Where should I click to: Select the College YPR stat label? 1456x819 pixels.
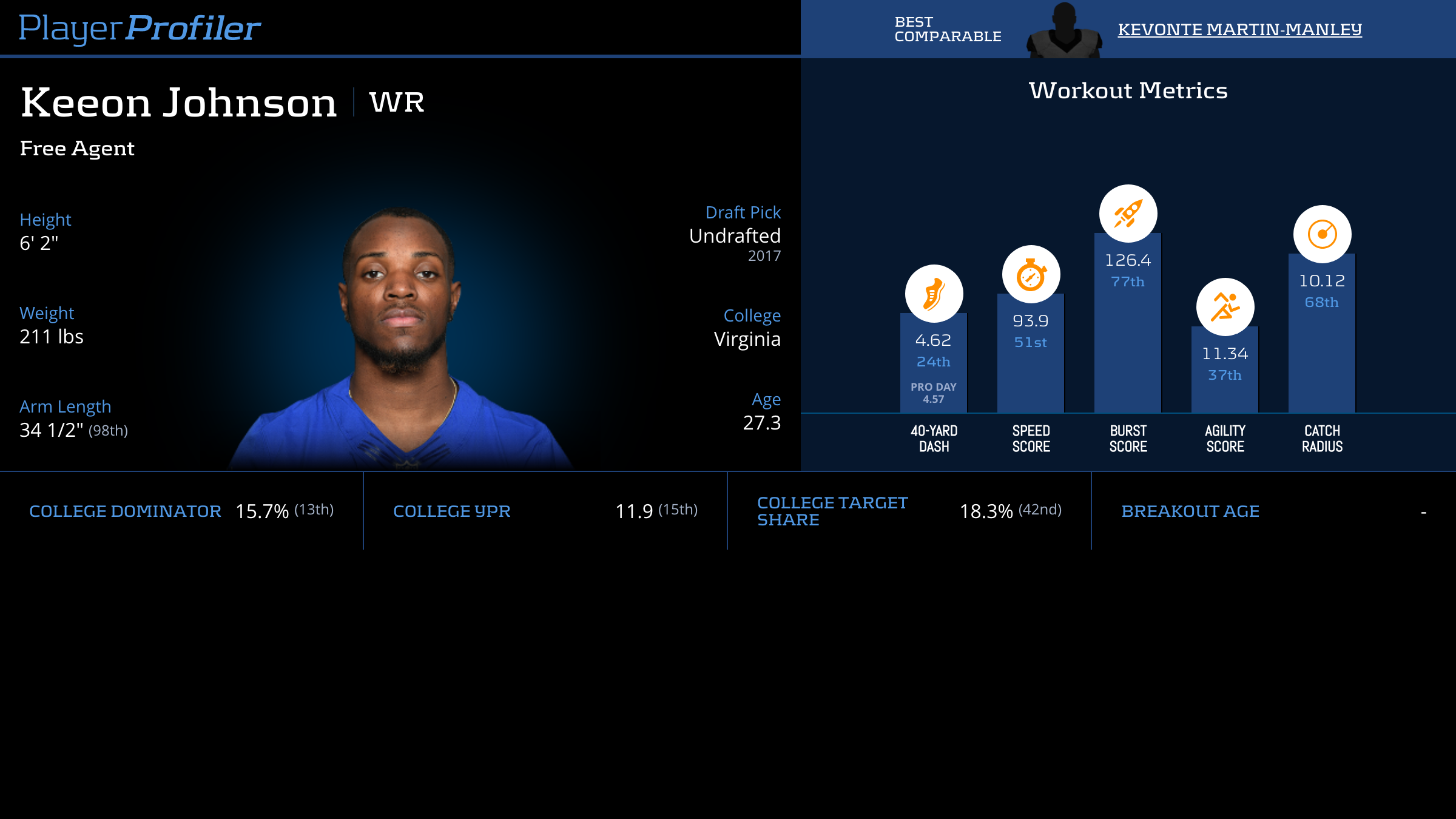[x=452, y=511]
